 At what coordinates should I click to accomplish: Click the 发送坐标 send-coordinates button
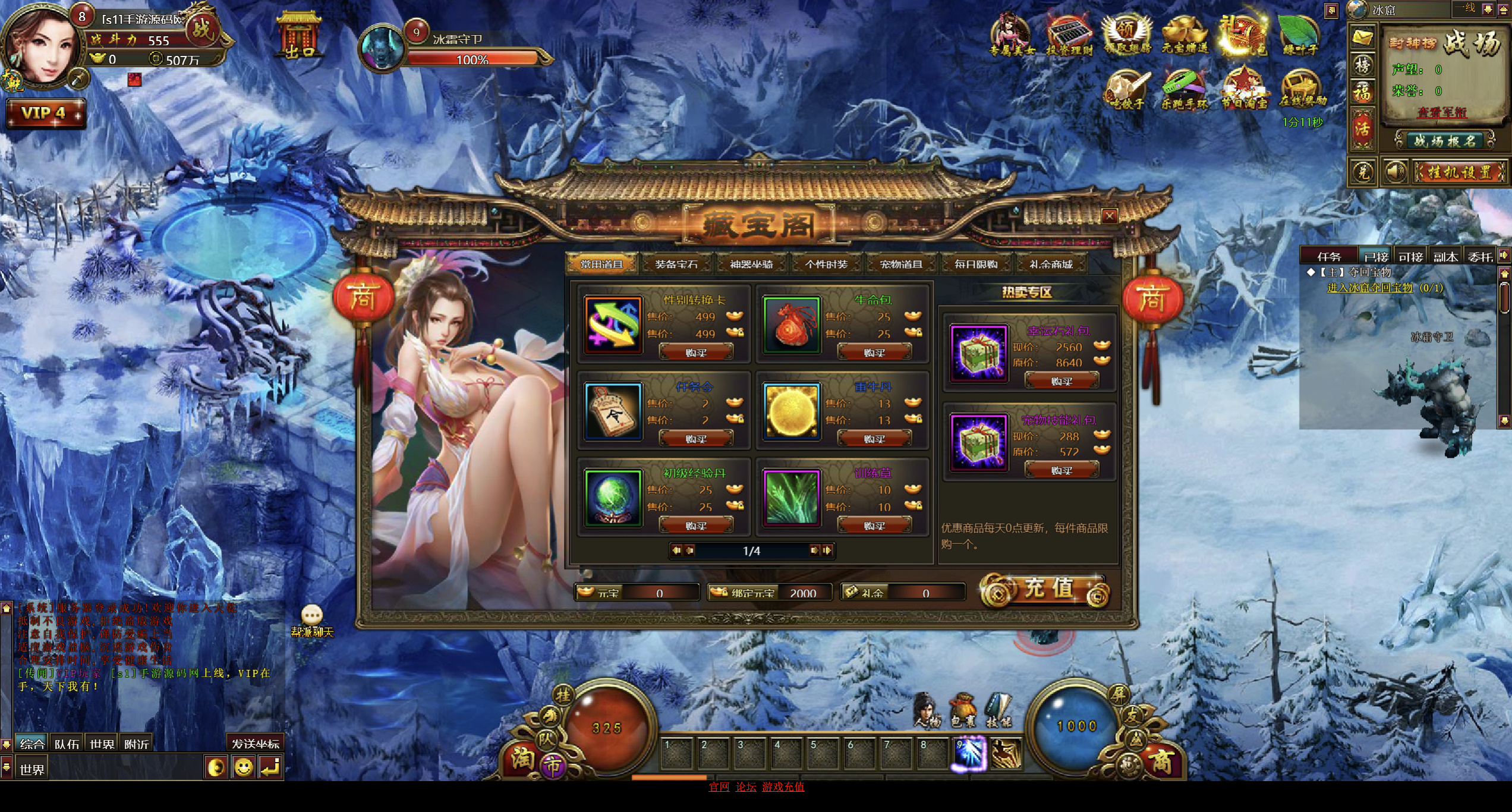click(x=255, y=744)
